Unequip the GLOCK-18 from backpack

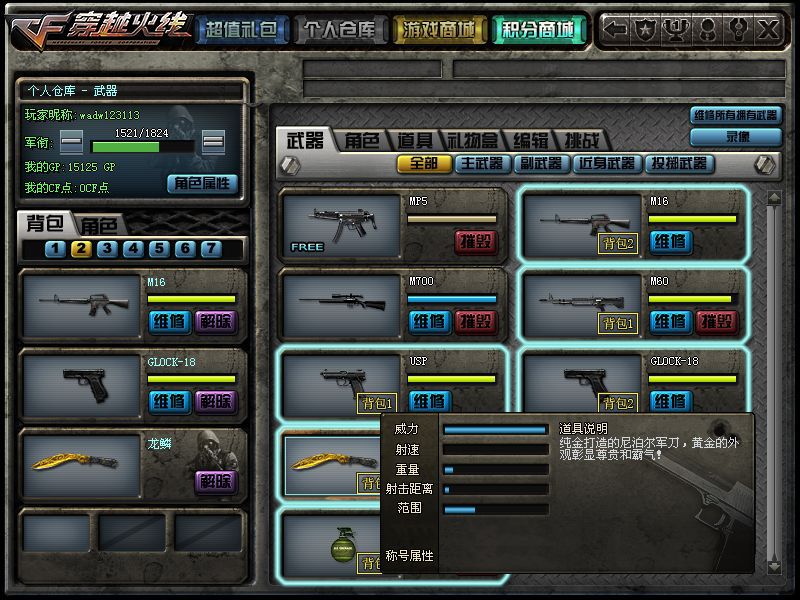coord(215,401)
